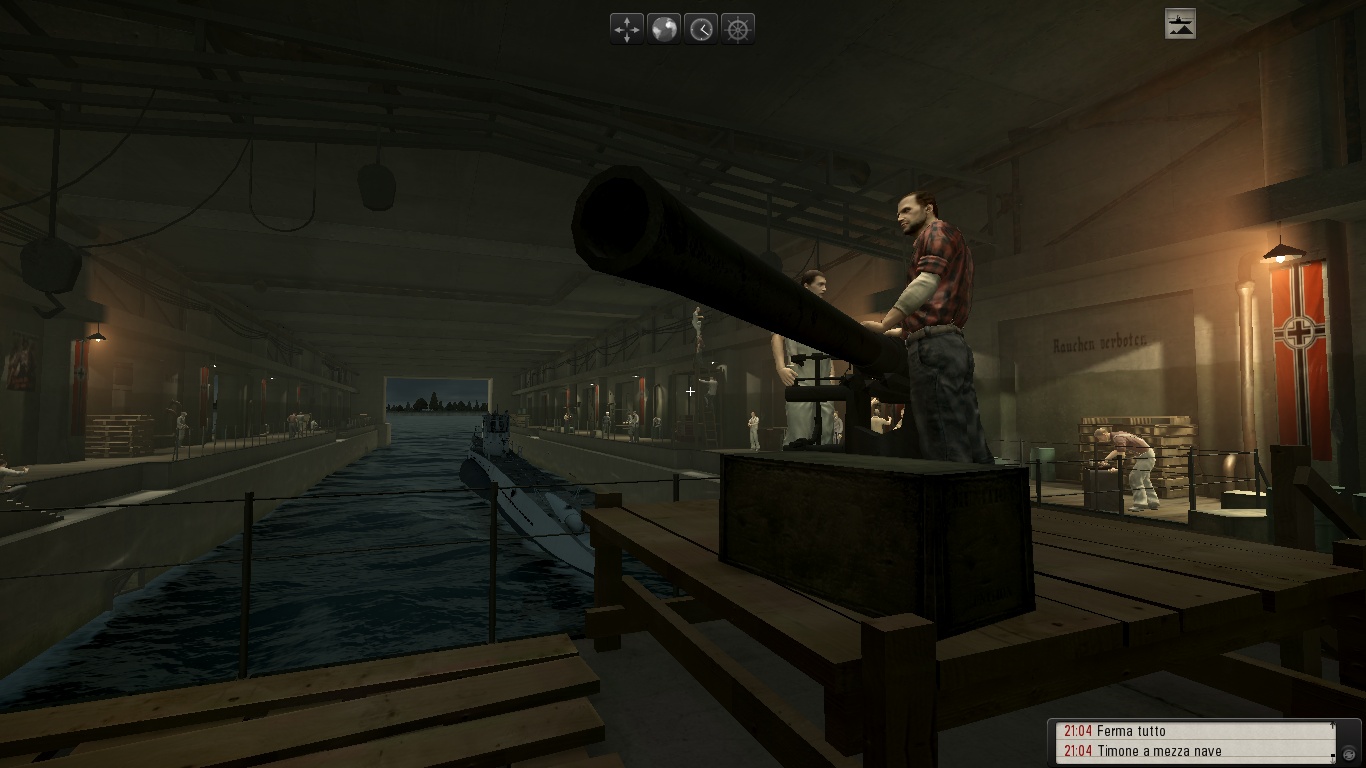
Task: Select the "Timone a mezza nave" log entry
Action: tap(1158, 751)
